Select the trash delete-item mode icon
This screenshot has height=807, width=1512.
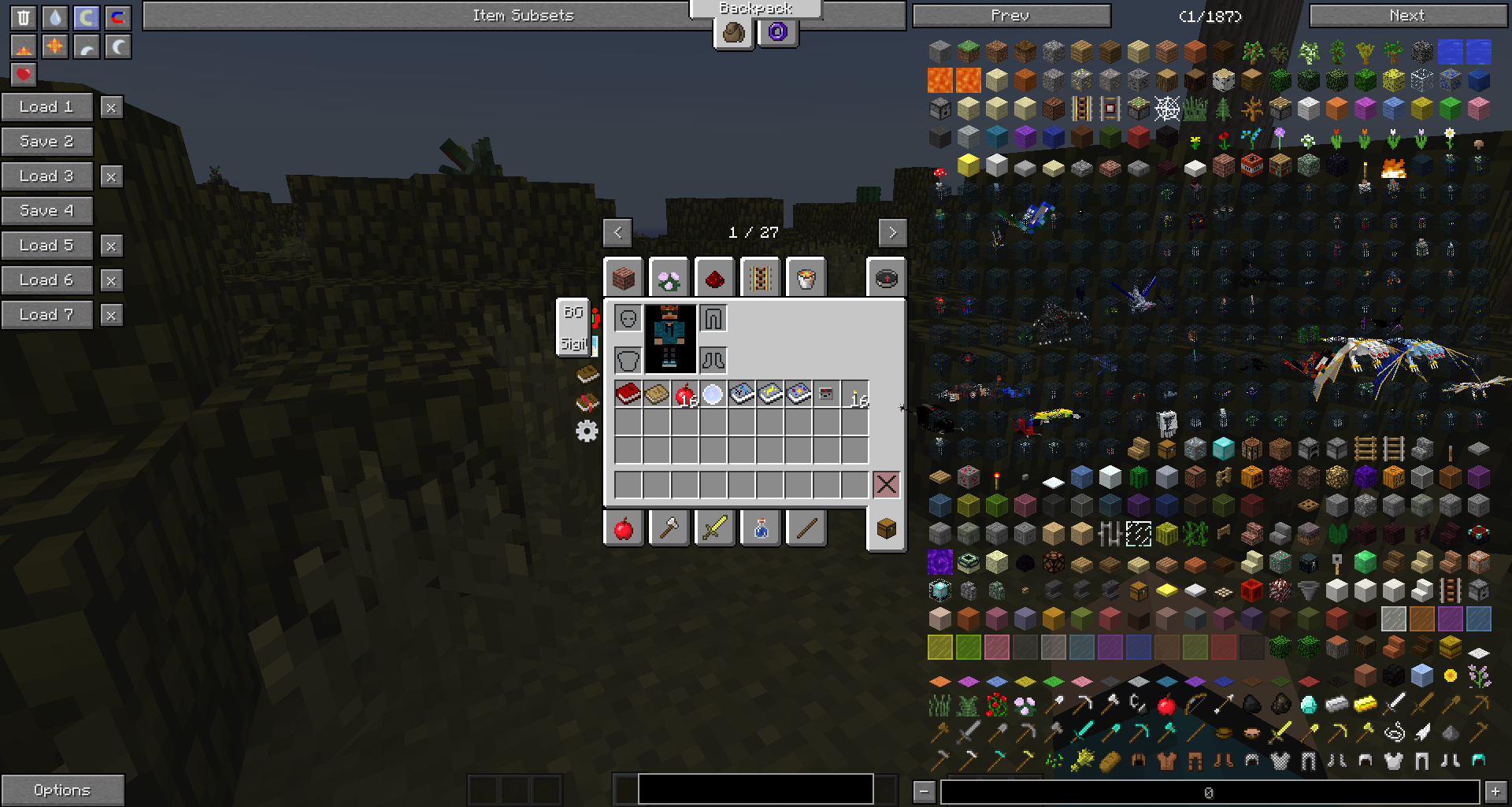click(x=24, y=17)
